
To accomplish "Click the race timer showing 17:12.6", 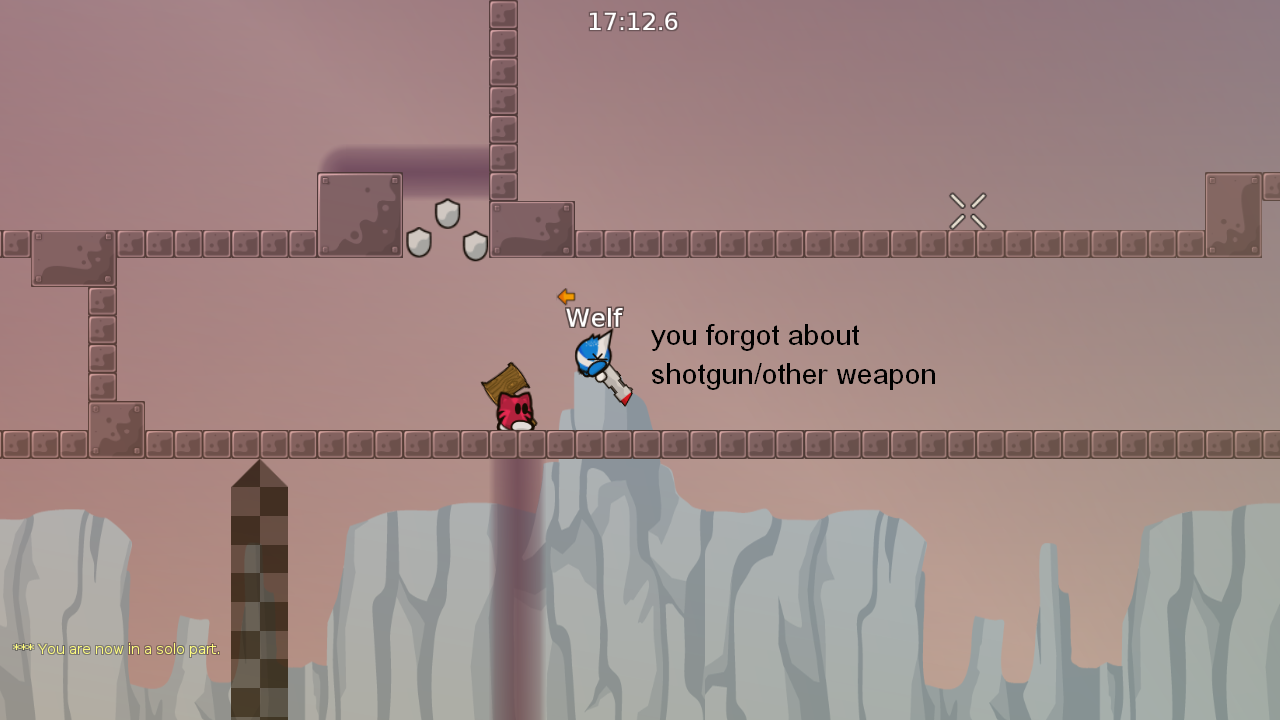I will [632, 21].
